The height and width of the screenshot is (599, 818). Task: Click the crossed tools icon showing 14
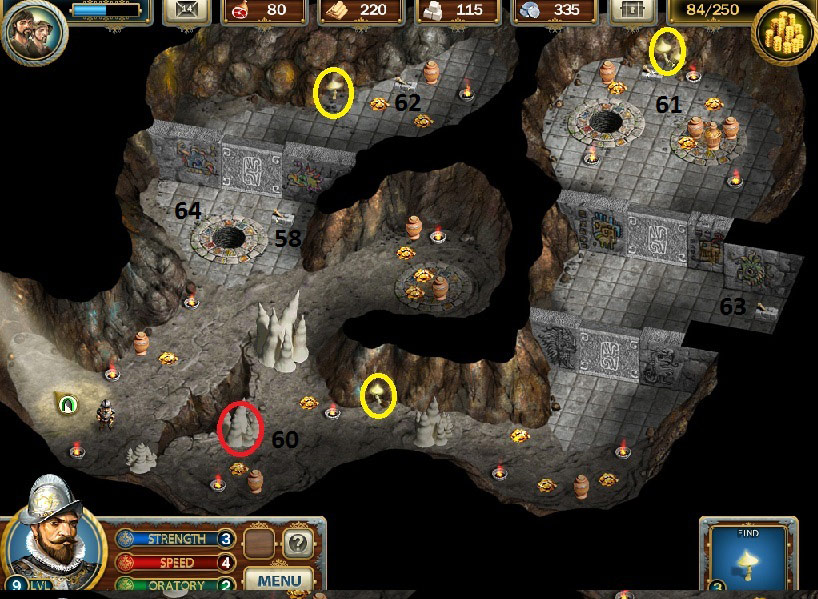point(185,11)
